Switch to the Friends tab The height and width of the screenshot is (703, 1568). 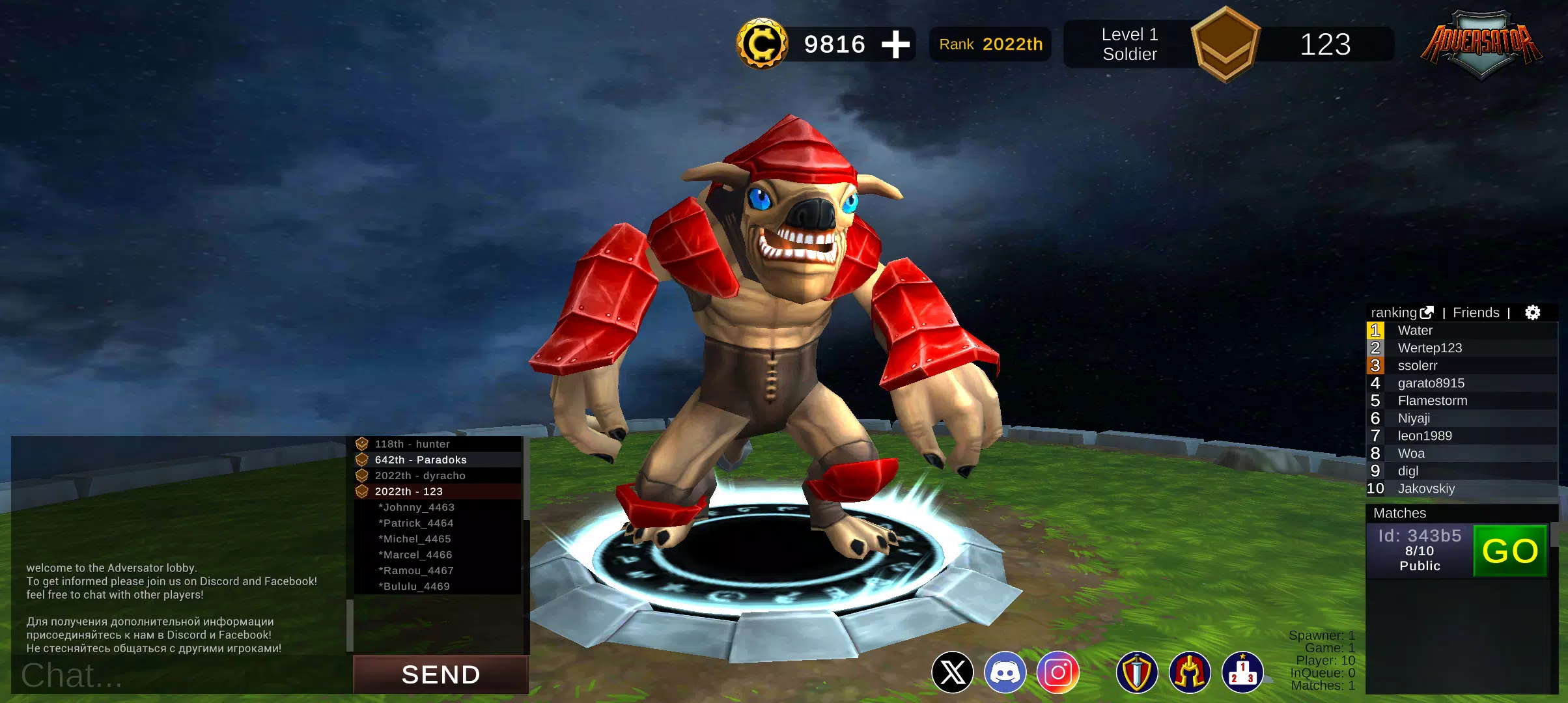tap(1476, 312)
